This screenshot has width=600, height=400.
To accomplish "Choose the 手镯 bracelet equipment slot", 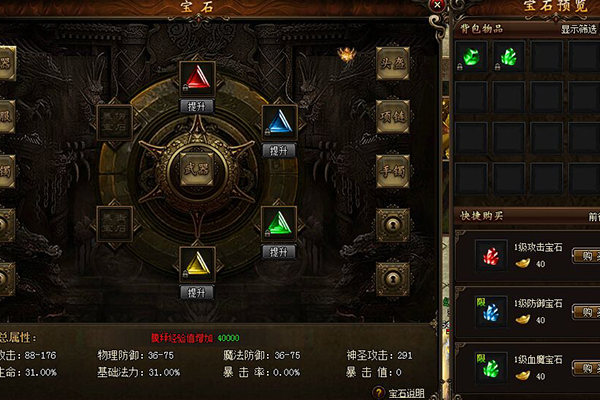I will pos(392,168).
